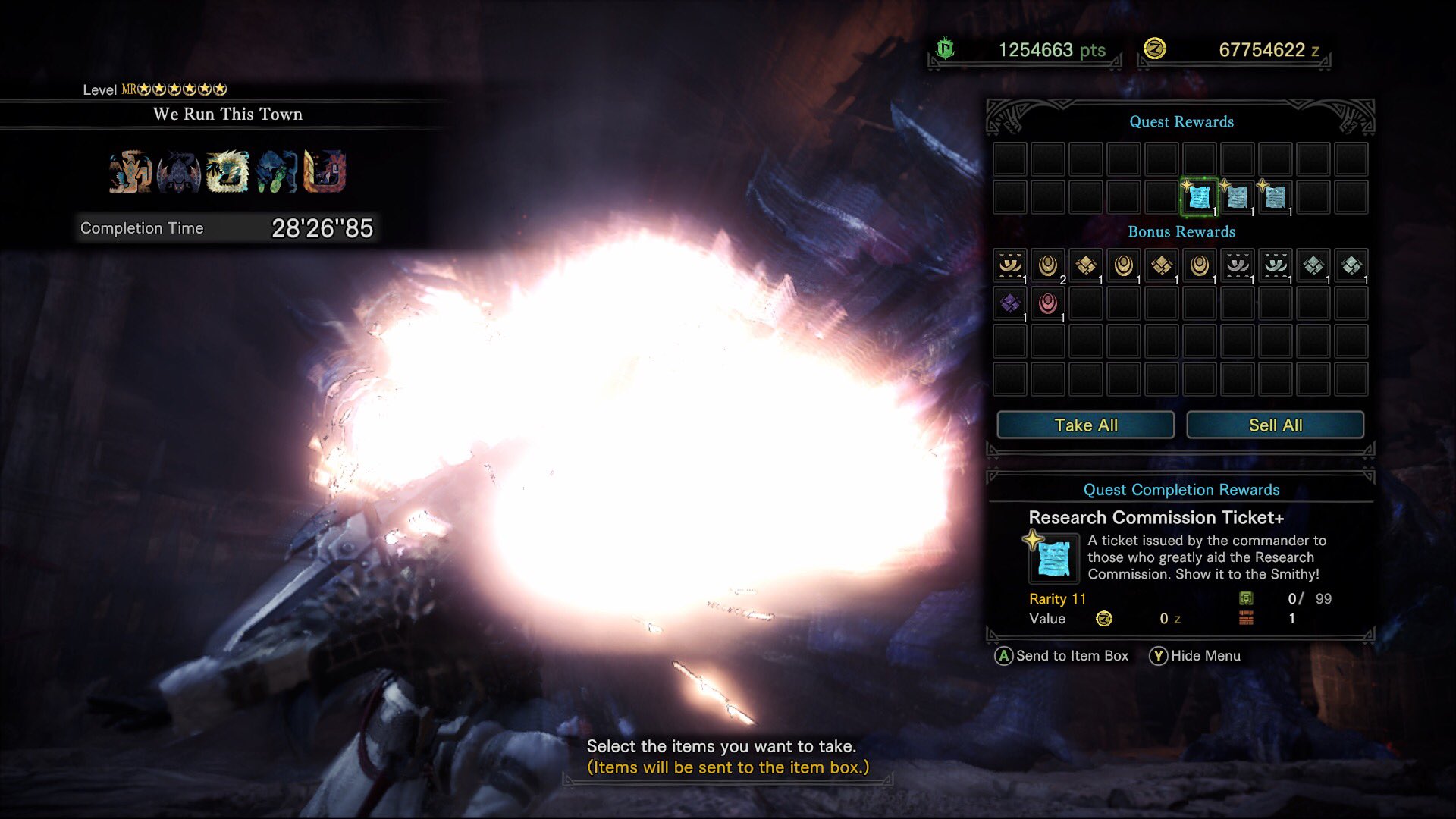
Task: Select the pink oval bonus reward
Action: click(1048, 303)
